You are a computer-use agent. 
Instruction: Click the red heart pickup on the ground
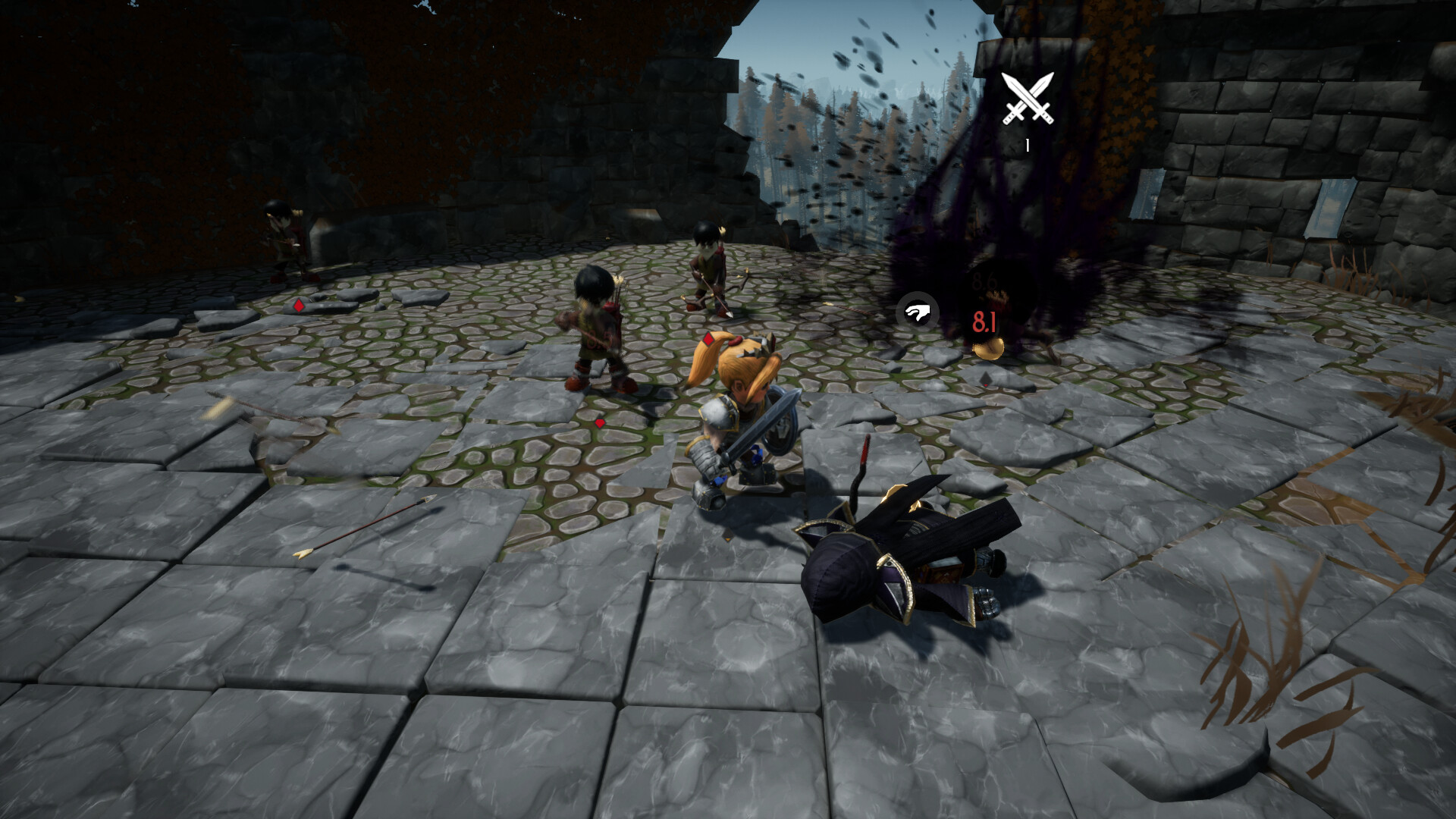[x=599, y=425]
